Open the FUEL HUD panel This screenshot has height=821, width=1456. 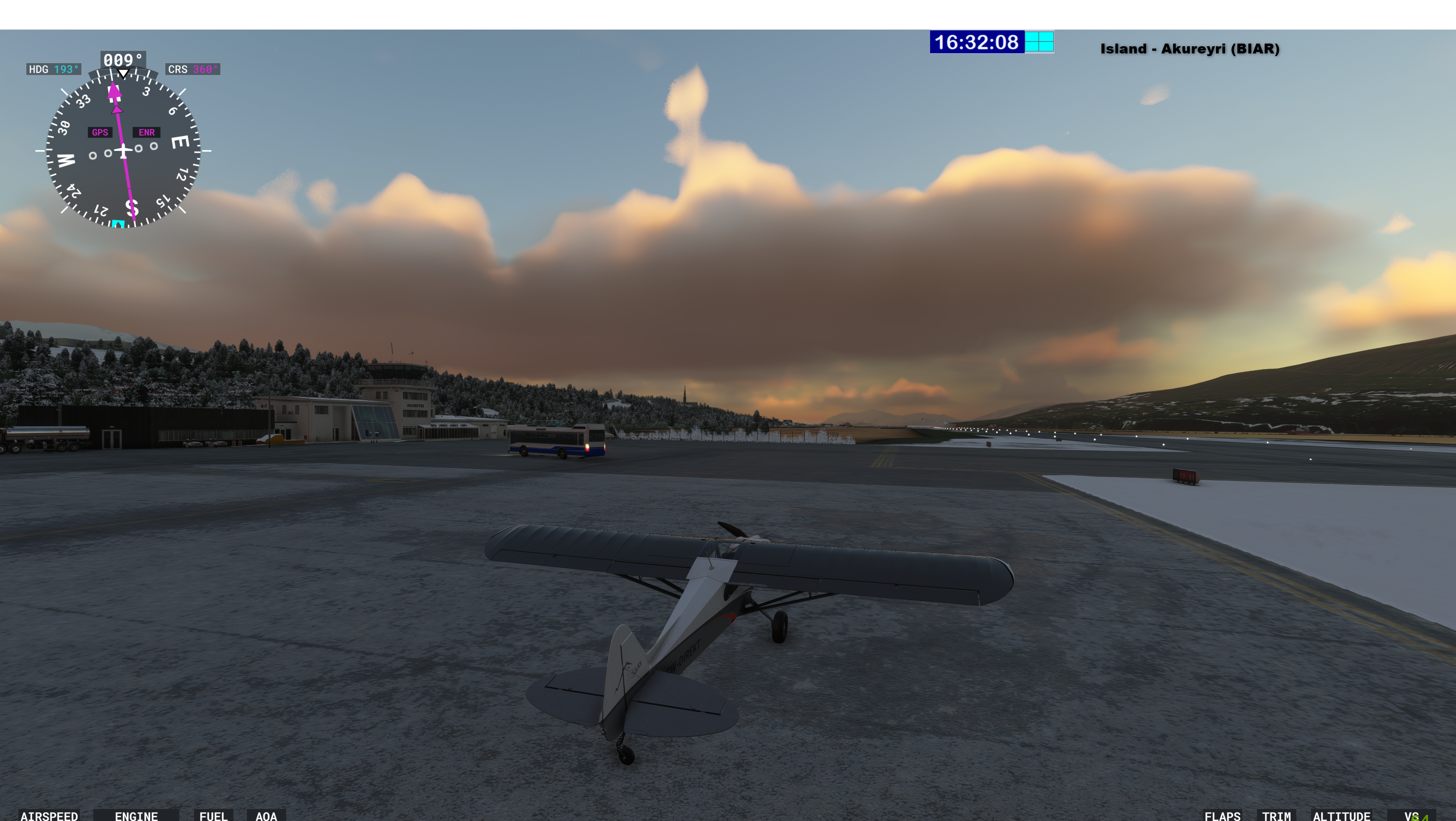pos(213,815)
